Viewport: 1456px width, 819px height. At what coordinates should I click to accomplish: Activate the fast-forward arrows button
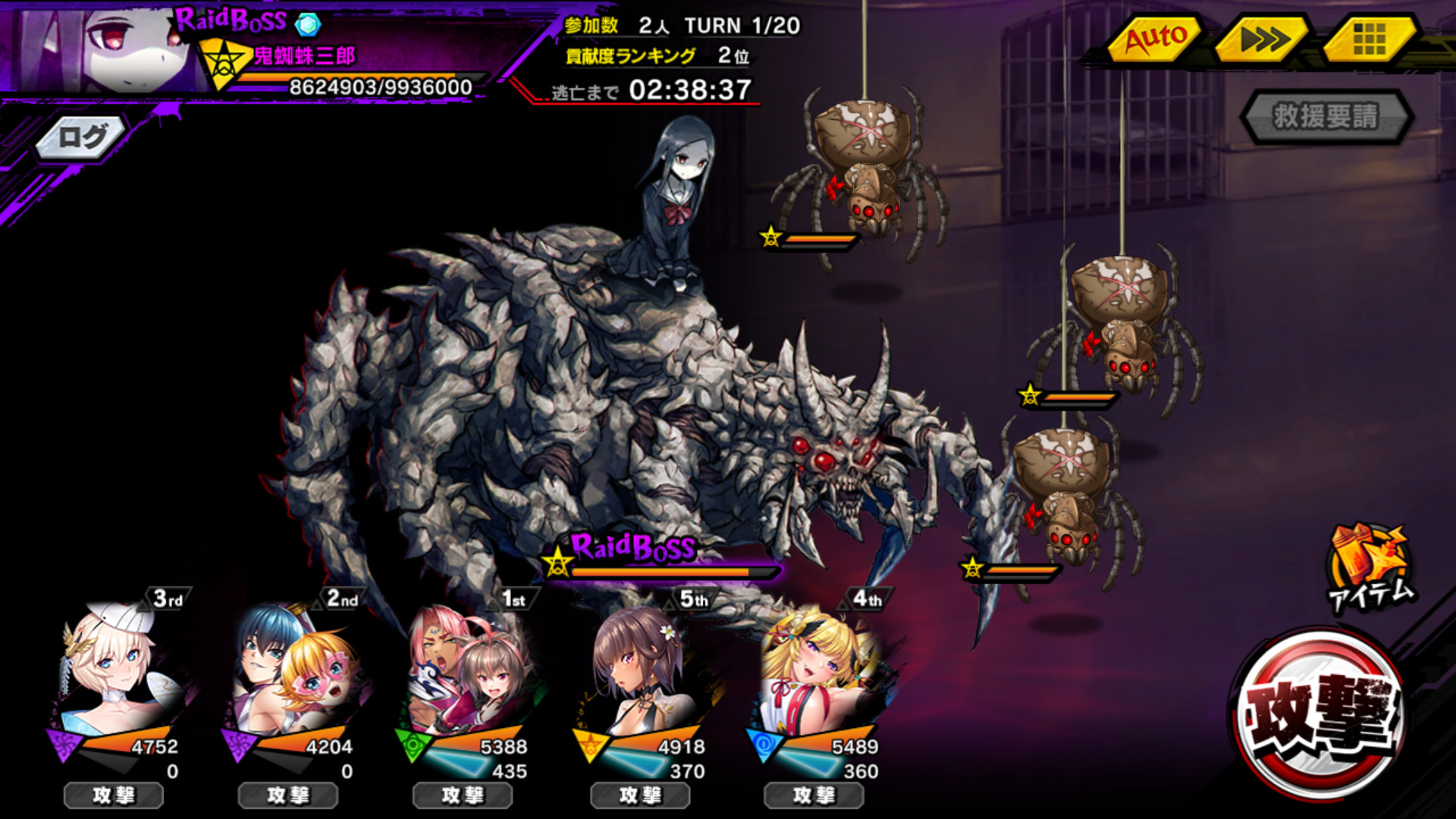[1263, 38]
